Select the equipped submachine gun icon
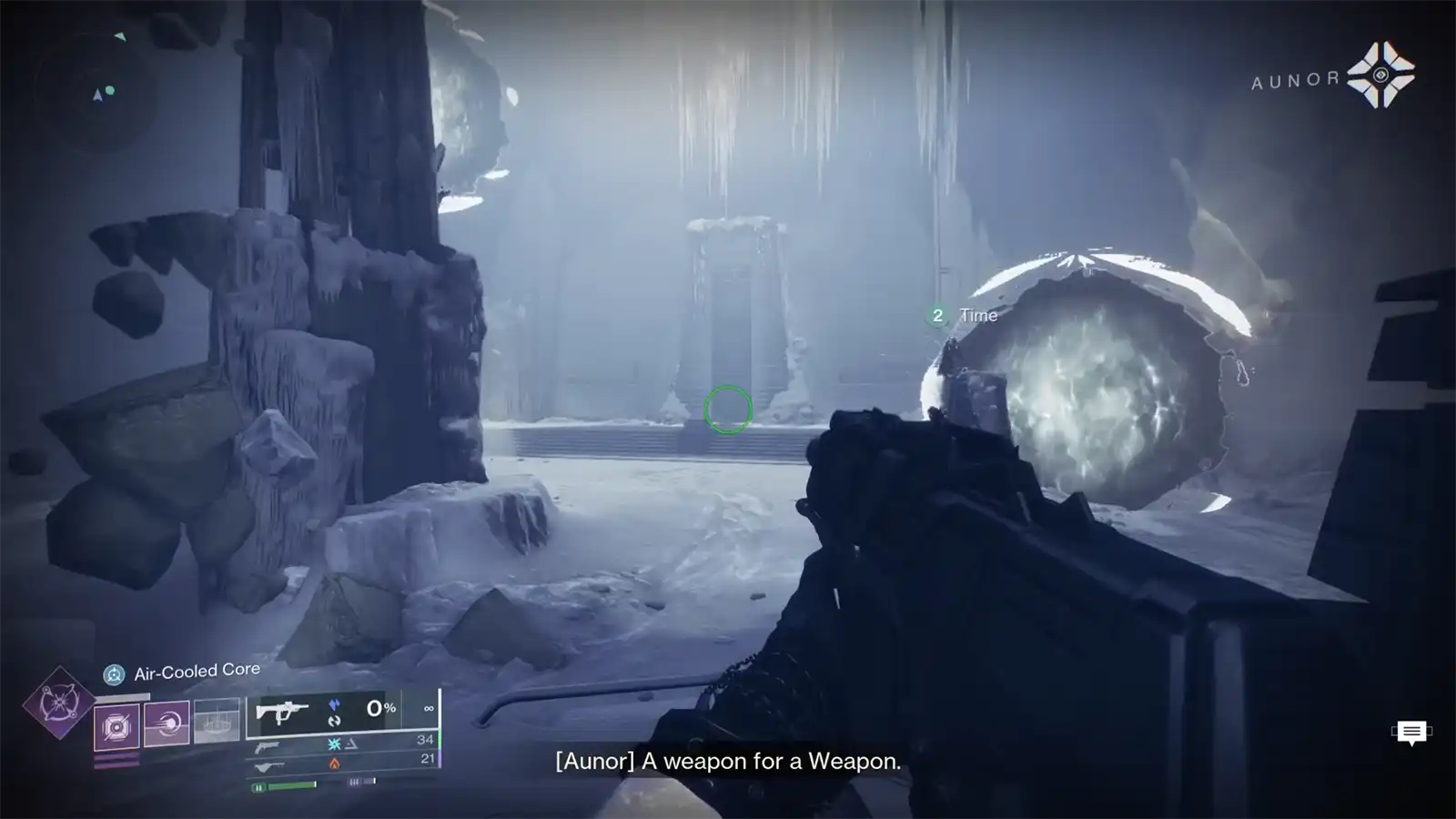The width and height of the screenshot is (1456, 819). (283, 713)
